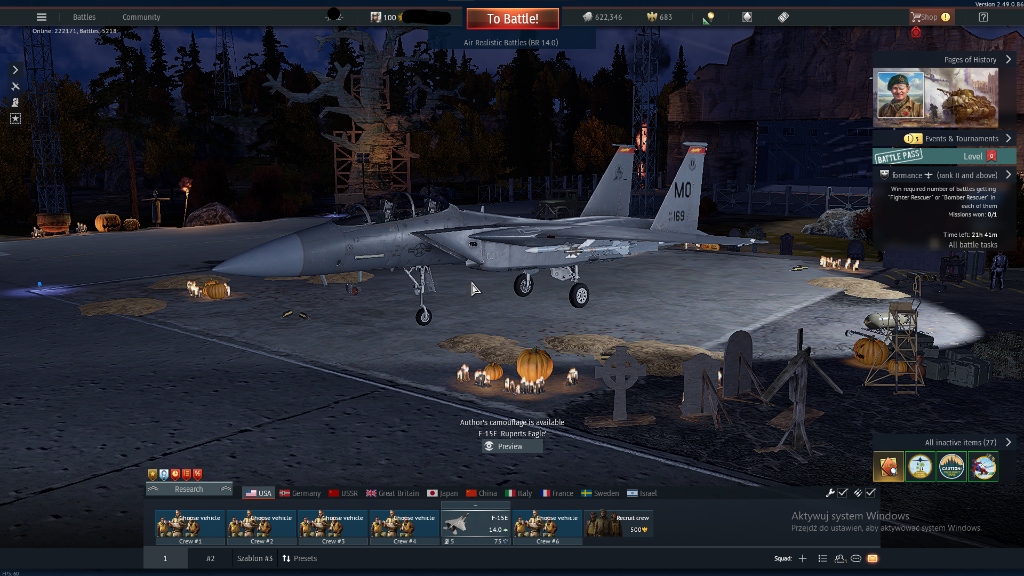Open the hamburger main menu

coord(41,17)
